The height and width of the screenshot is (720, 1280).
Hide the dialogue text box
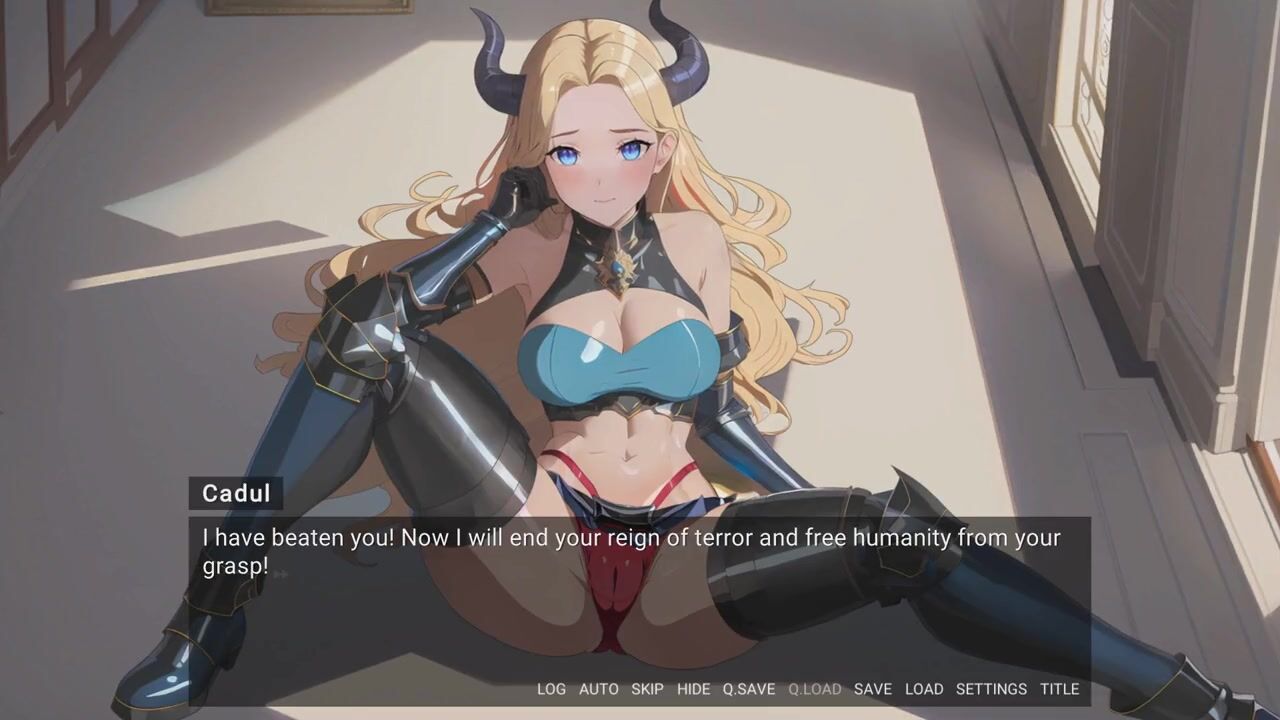point(693,689)
